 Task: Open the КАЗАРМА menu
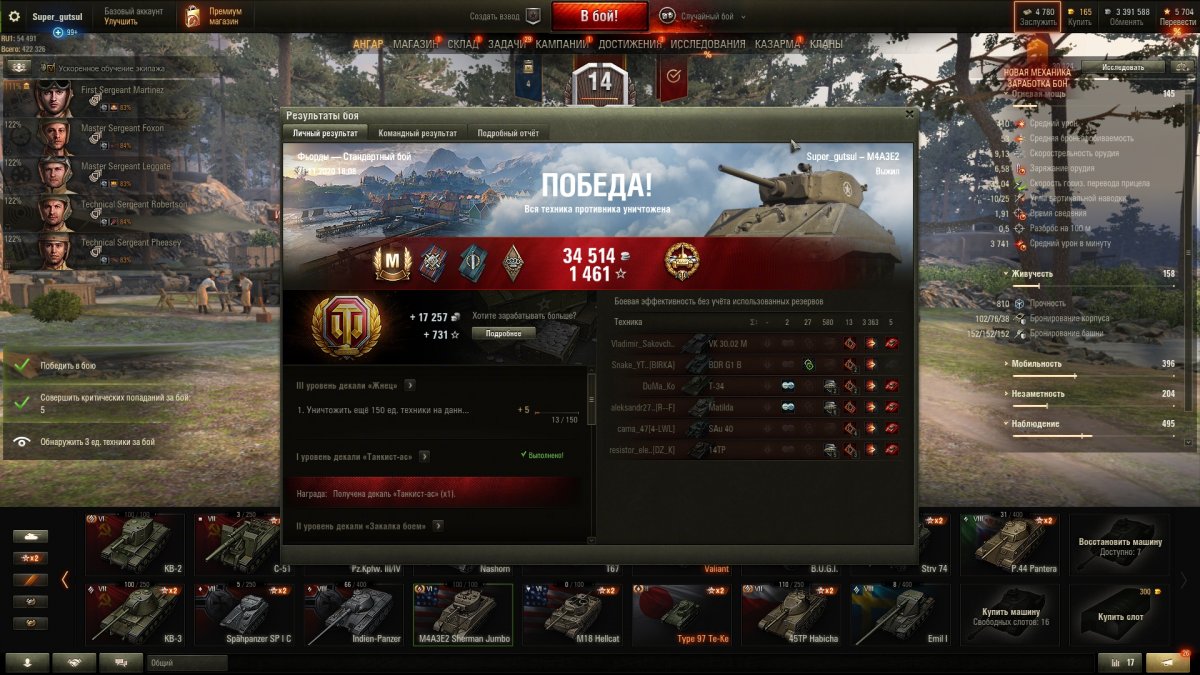click(776, 45)
